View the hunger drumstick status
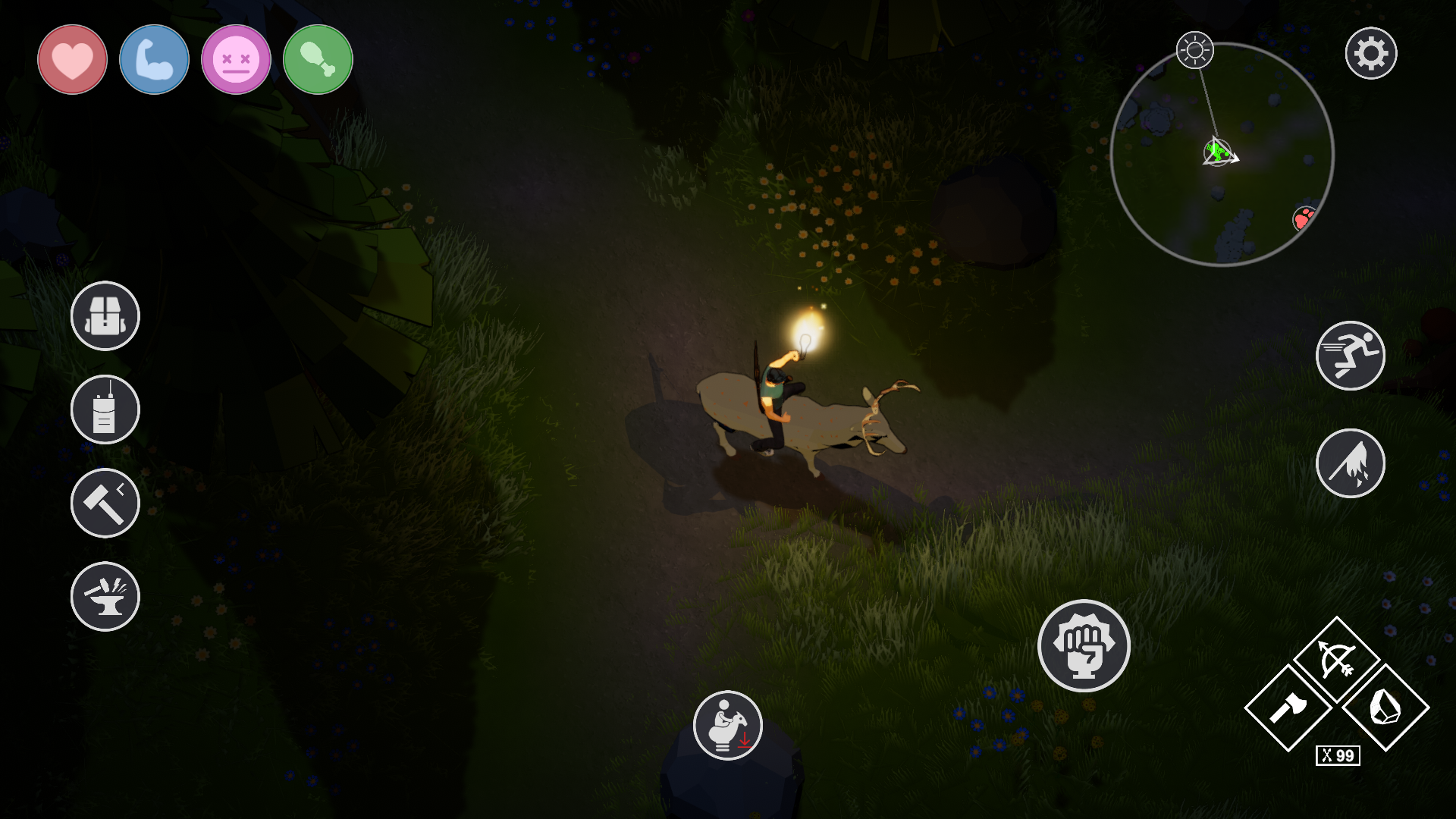Screen dimensions: 1456x819 [x=317, y=59]
